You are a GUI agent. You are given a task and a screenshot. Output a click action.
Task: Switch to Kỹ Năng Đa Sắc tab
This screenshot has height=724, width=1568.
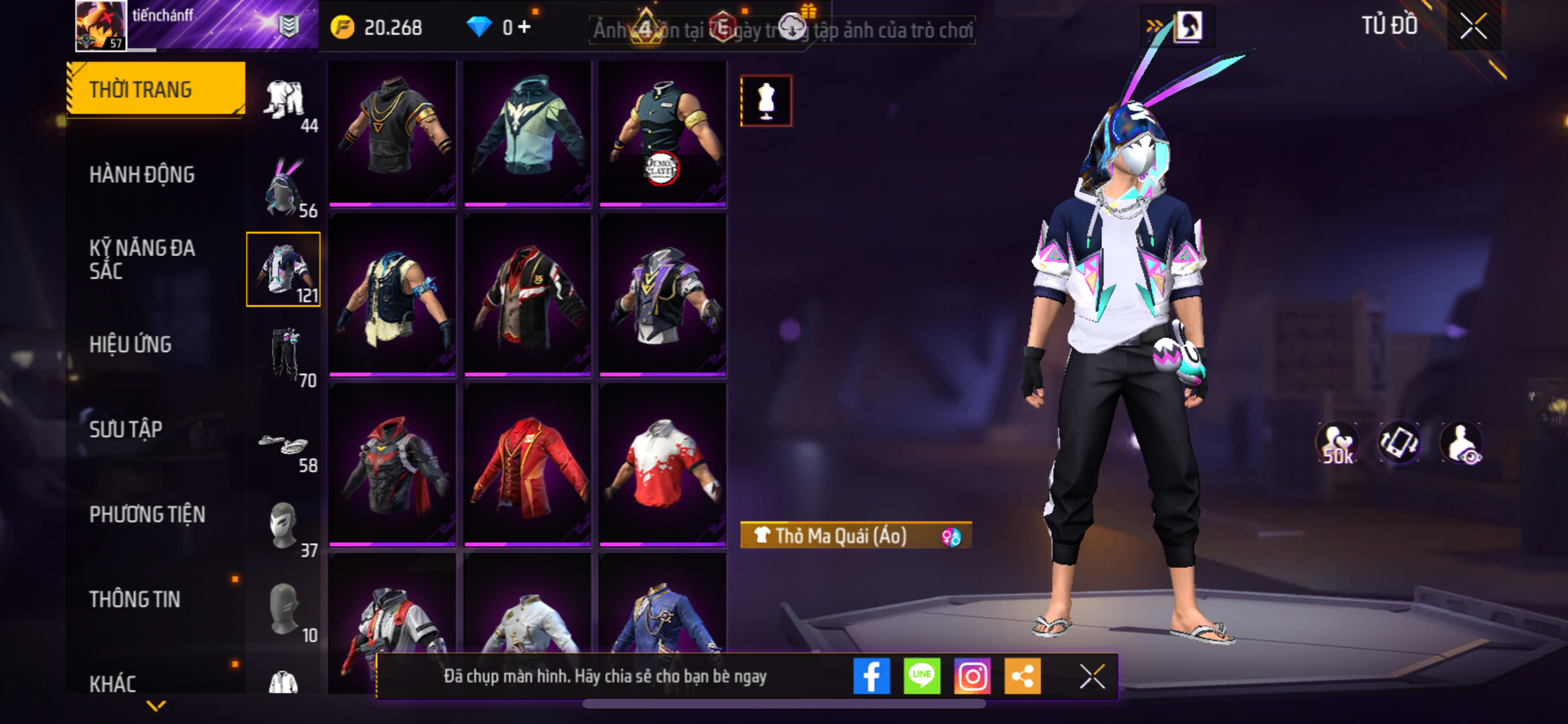point(142,259)
